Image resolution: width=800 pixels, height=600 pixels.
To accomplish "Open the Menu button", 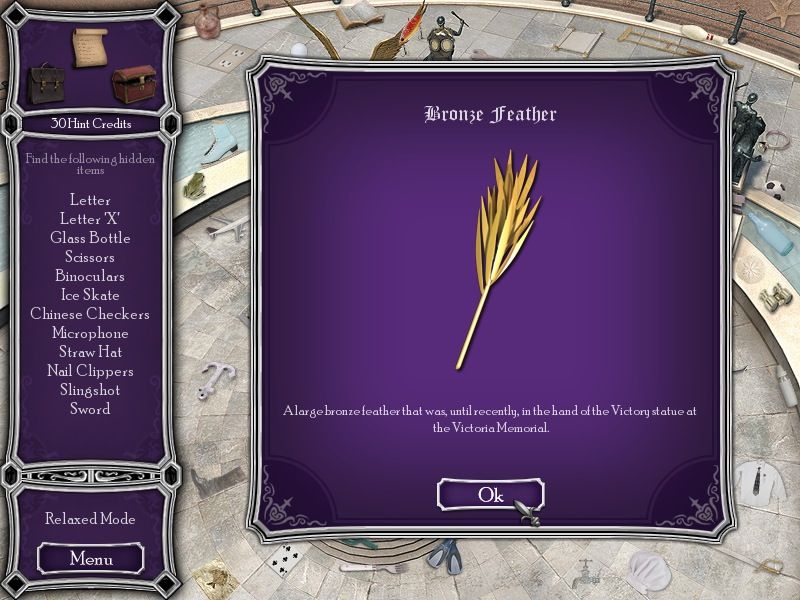I will (x=91, y=558).
